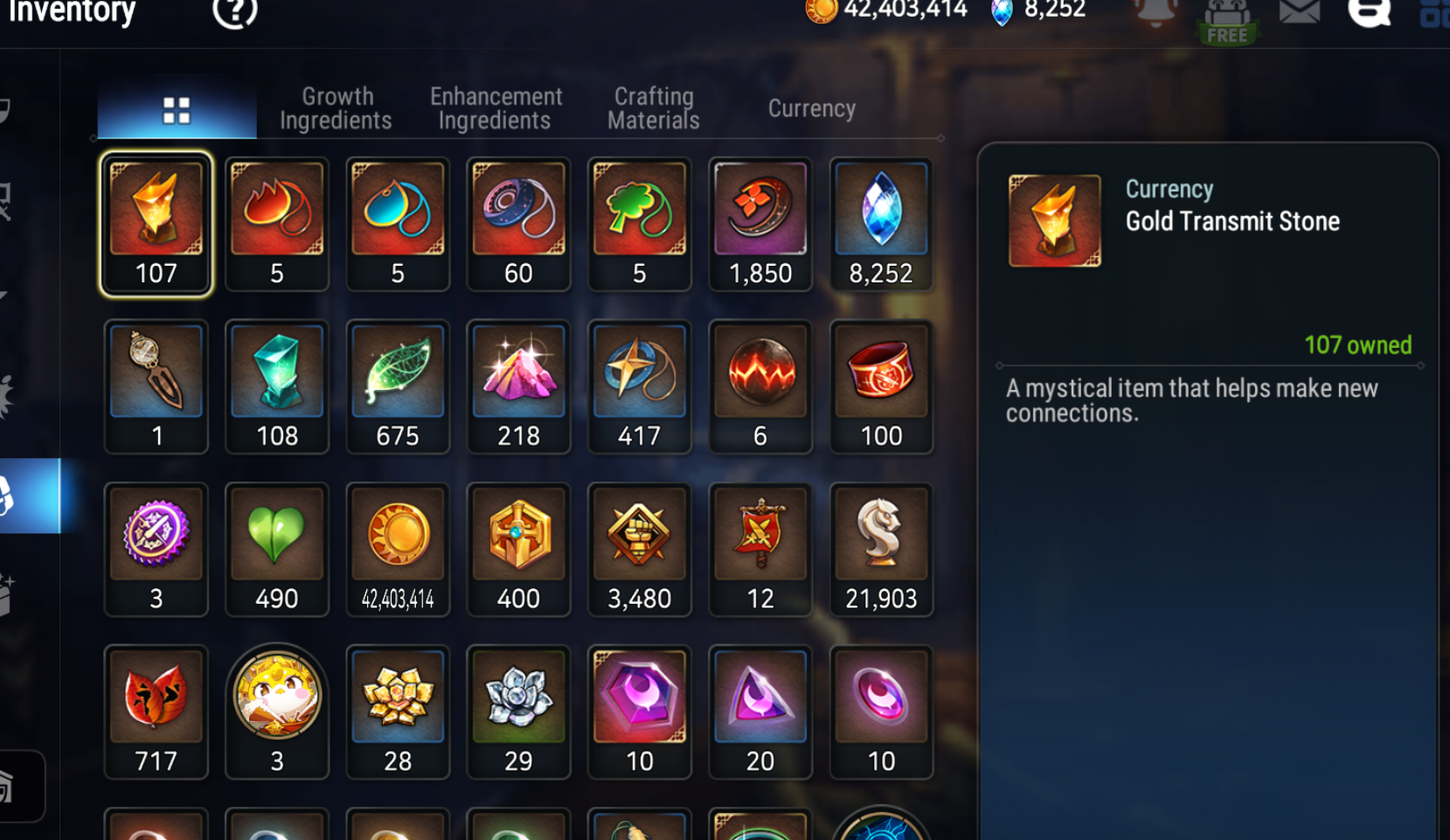This screenshot has width=1450, height=840.
Task: Pick the red ring item with 100
Action: coord(881,386)
